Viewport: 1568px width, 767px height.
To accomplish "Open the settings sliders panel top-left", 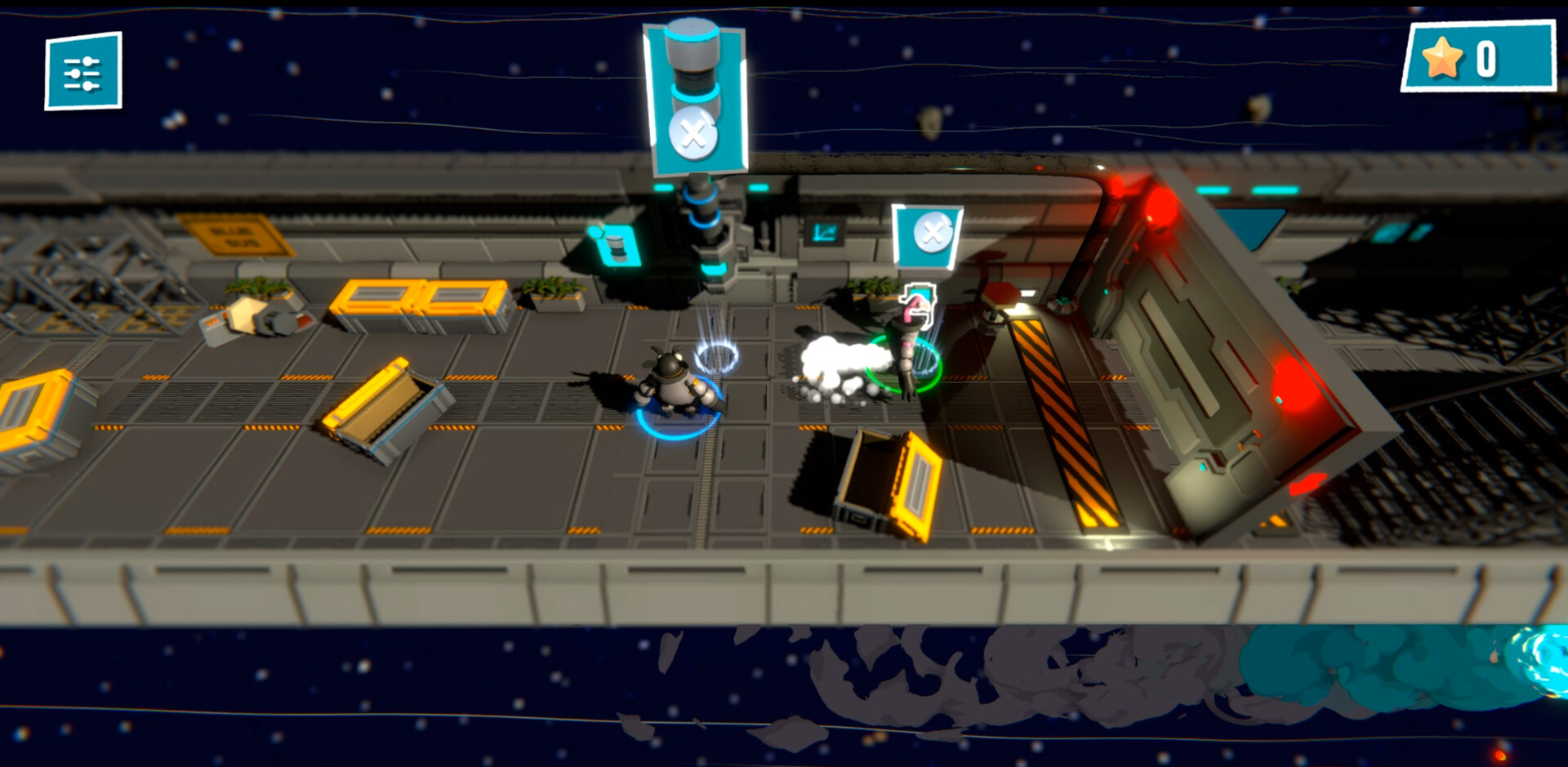I will (x=82, y=70).
